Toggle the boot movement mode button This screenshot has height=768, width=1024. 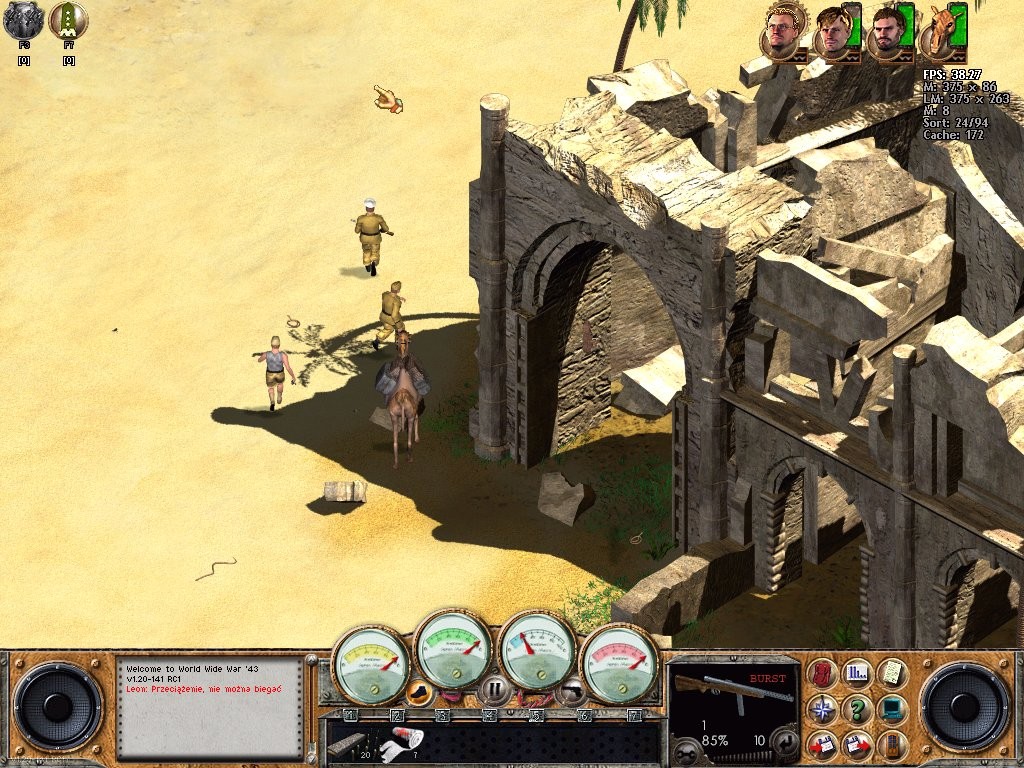[422, 691]
